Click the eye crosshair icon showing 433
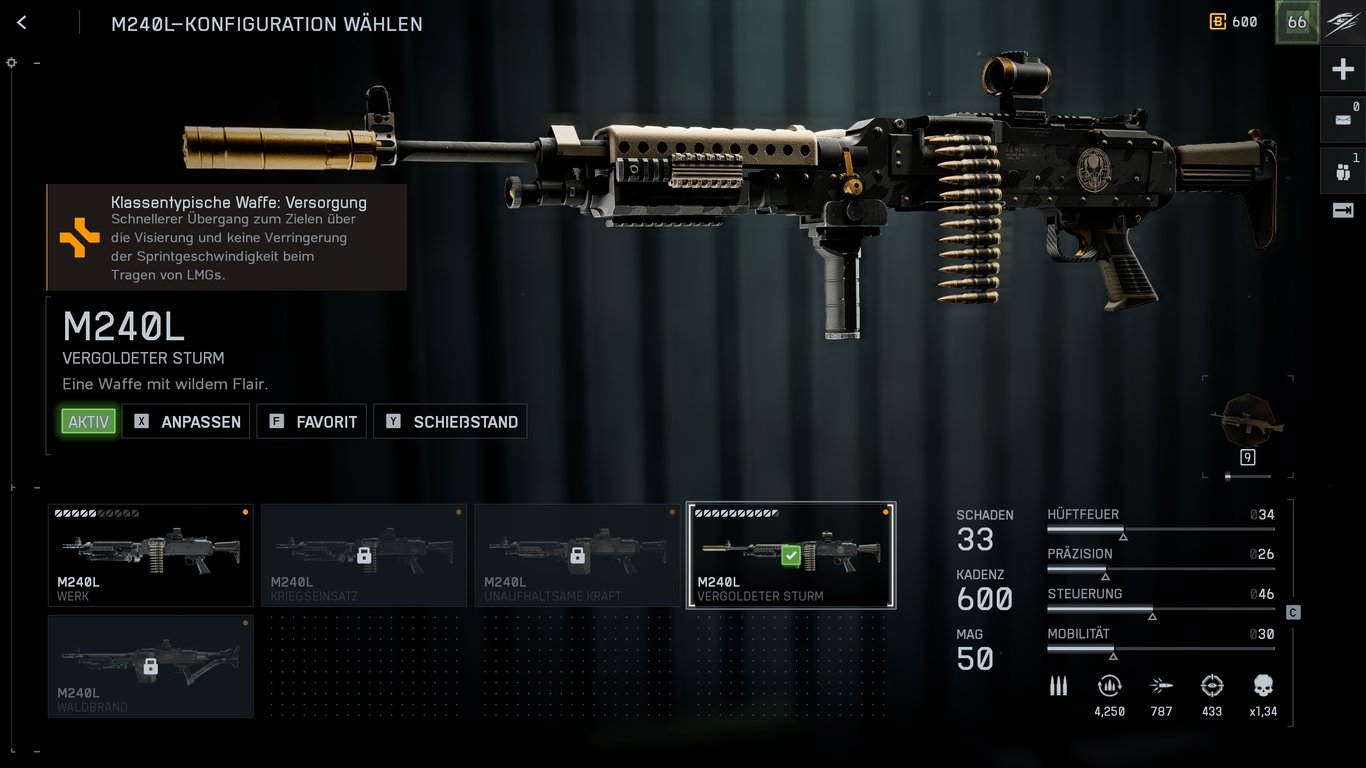Viewport: 1366px width, 768px height. pyautogui.click(x=1212, y=687)
